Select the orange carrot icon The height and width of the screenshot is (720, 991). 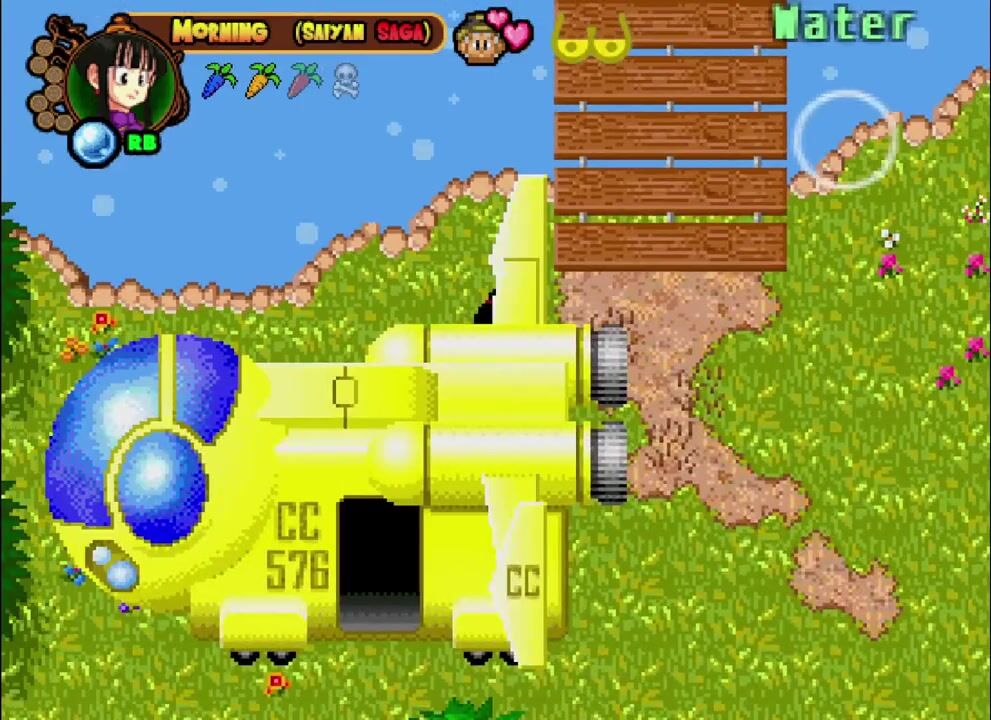point(262,79)
